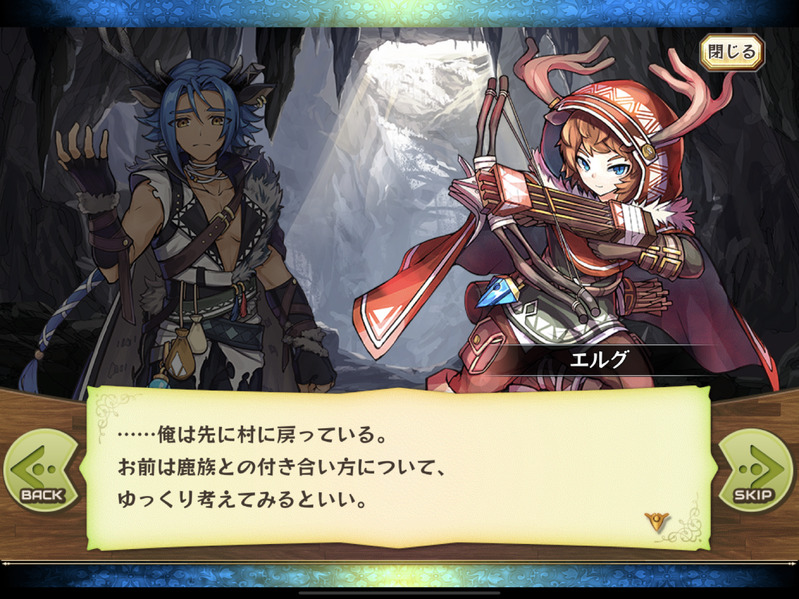The image size is (799, 599).
Task: Advance dialogue via the yellow arrow indicator
Action: click(x=656, y=521)
